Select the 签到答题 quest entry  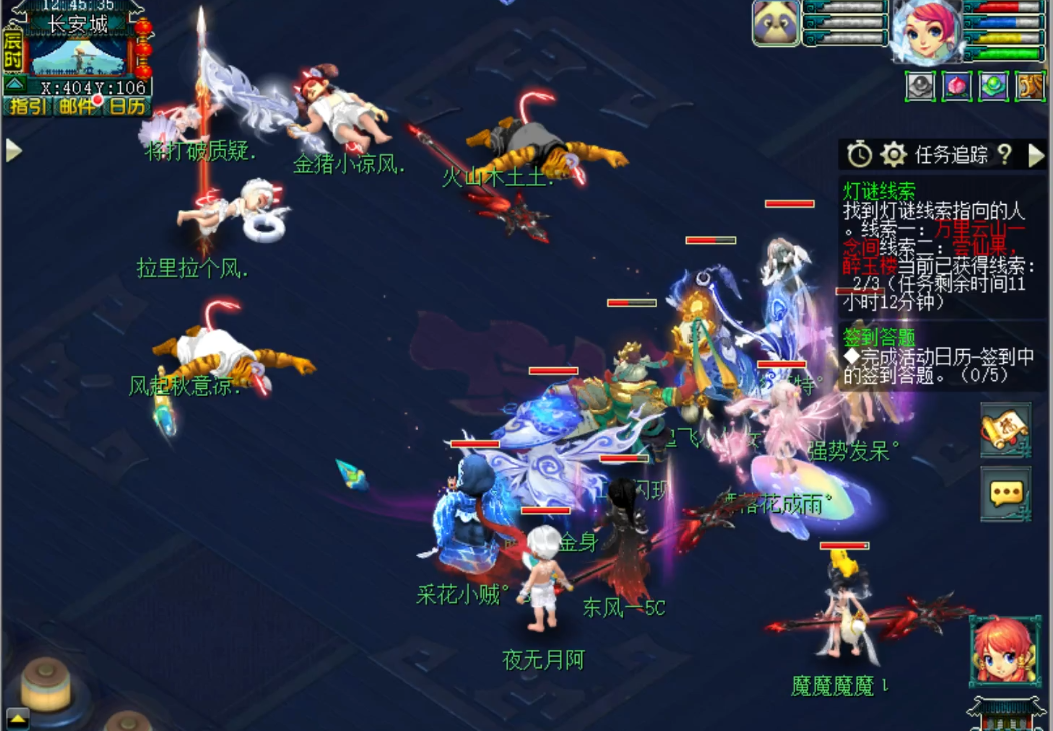[880, 337]
